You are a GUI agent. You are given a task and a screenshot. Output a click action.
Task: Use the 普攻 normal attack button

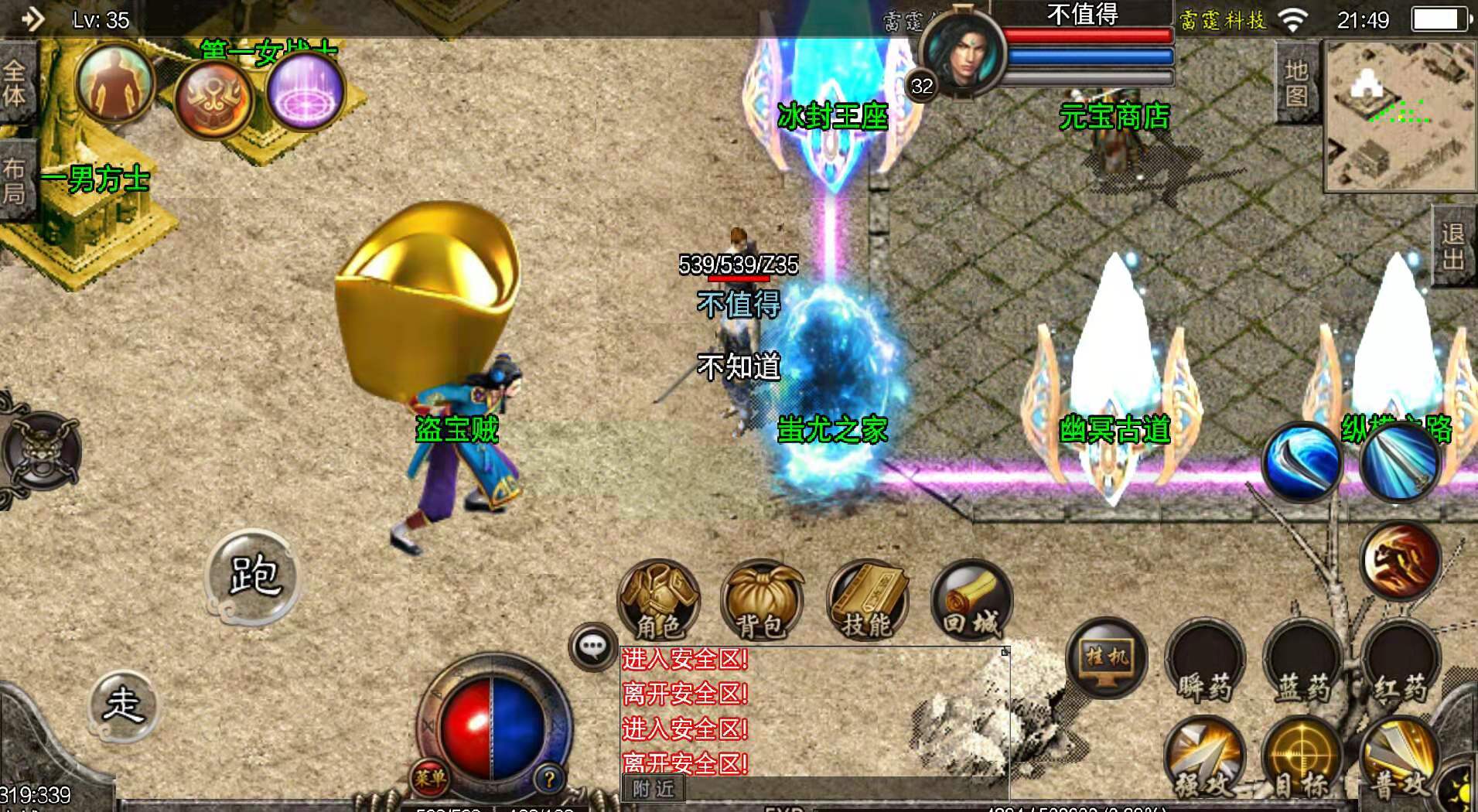1399,758
